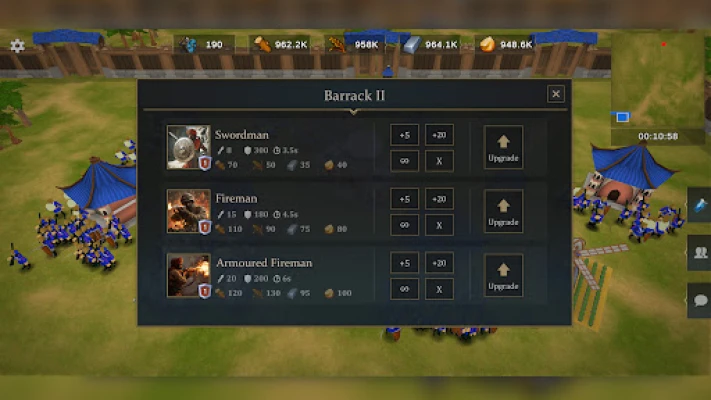This screenshot has height=400, width=711.
Task: Queue +20 Swordman units
Action: coord(439,136)
